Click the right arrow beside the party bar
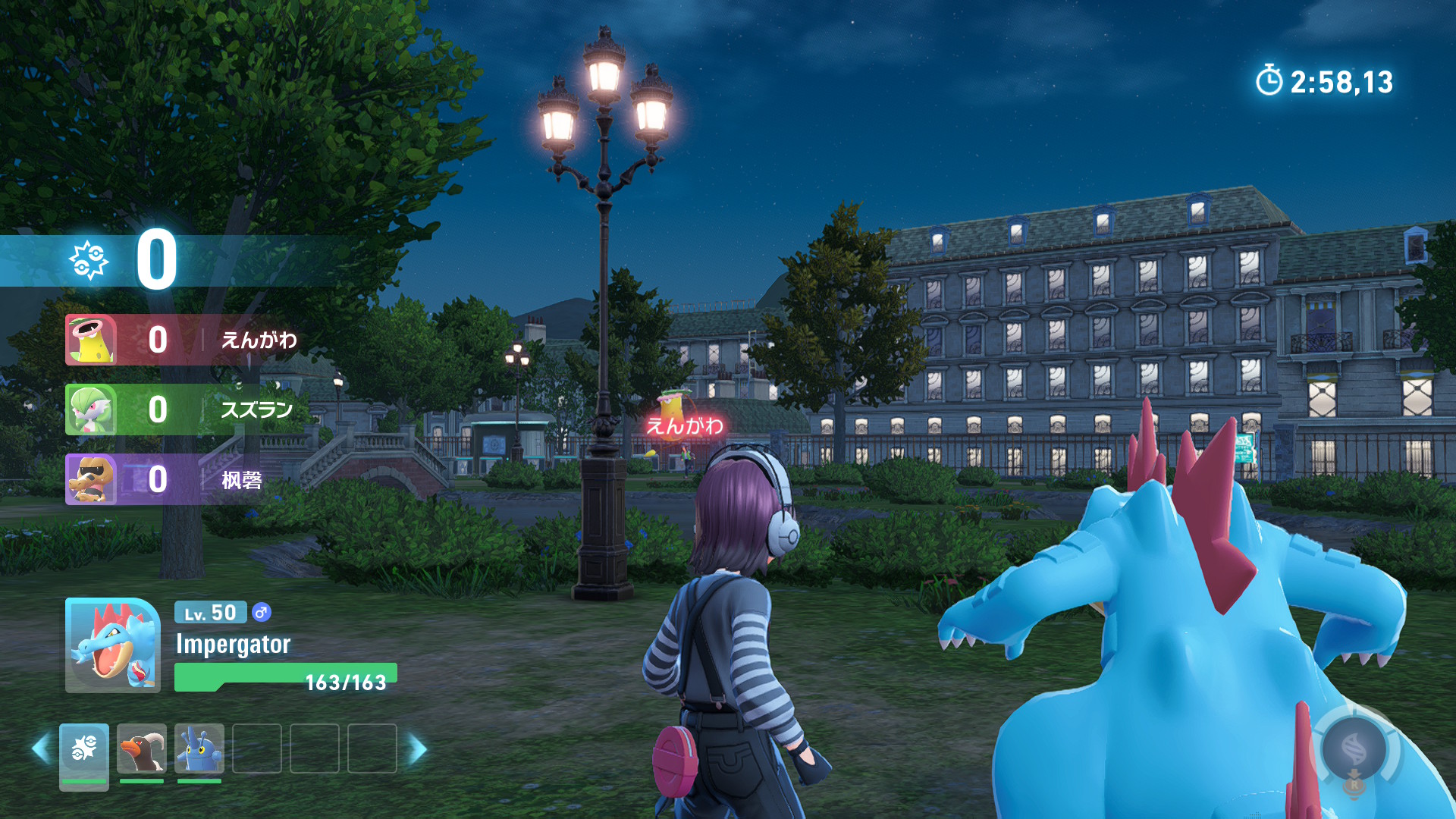The image size is (1456, 819). coord(418,749)
